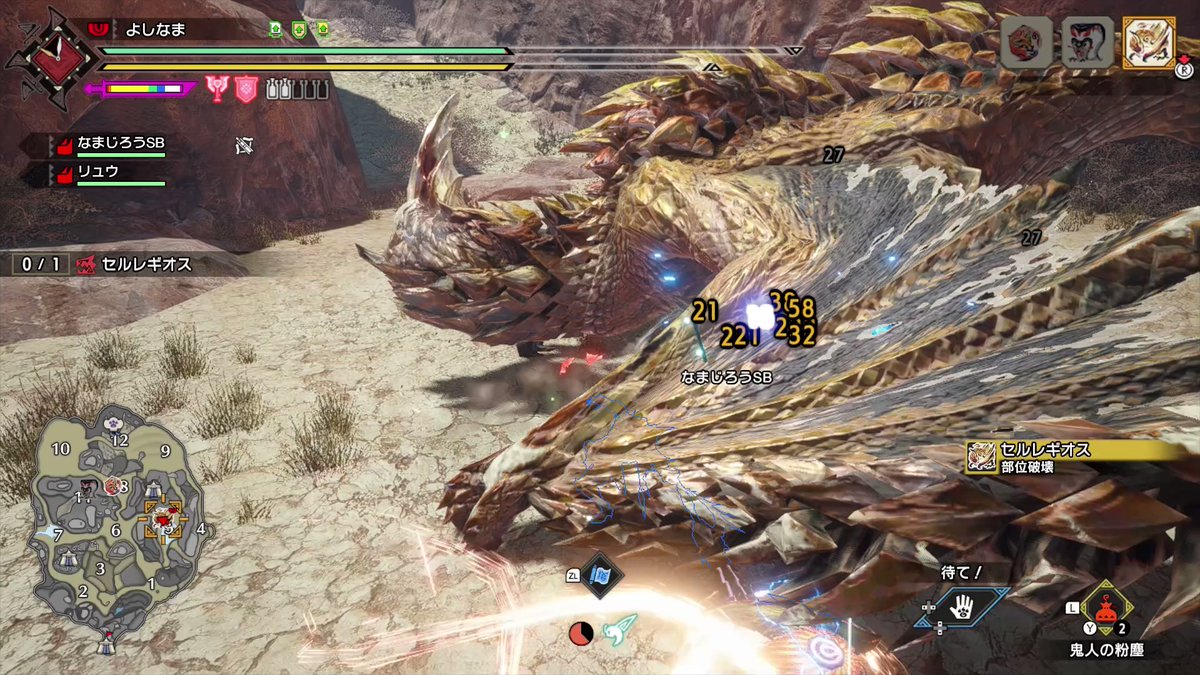Click the red defense shield buff icon
The height and width of the screenshot is (675, 1200).
(x=246, y=89)
